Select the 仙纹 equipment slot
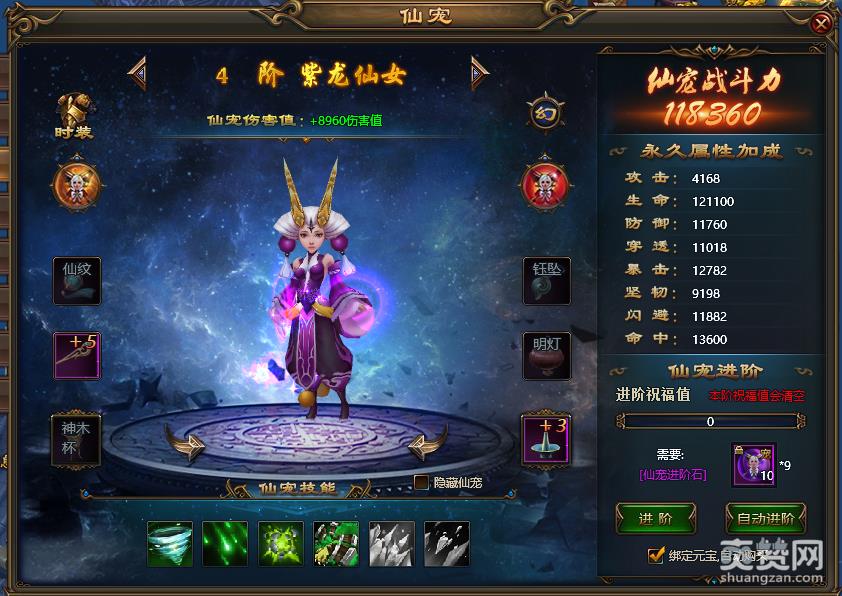Viewport: 842px width, 596px height. point(77,280)
